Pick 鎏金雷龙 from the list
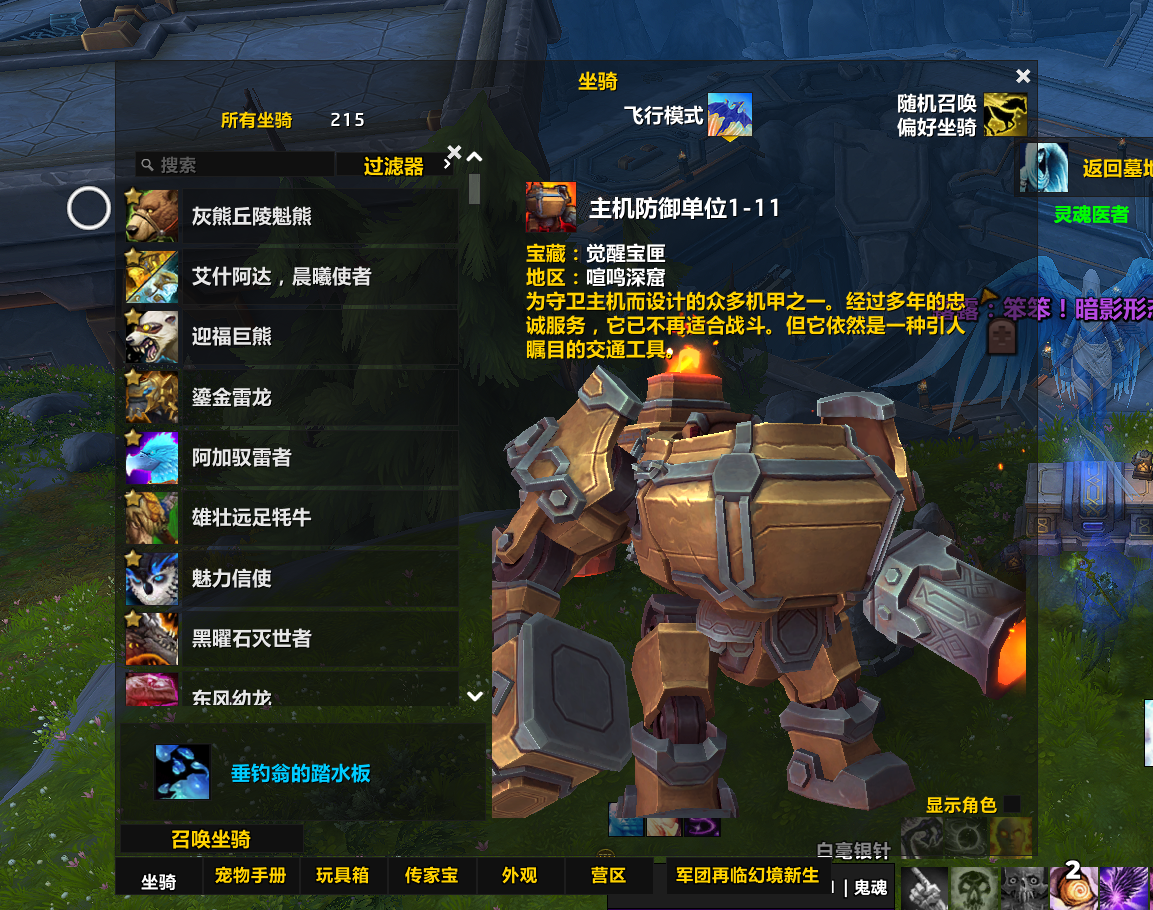The width and height of the screenshot is (1153, 910). click(x=290, y=398)
